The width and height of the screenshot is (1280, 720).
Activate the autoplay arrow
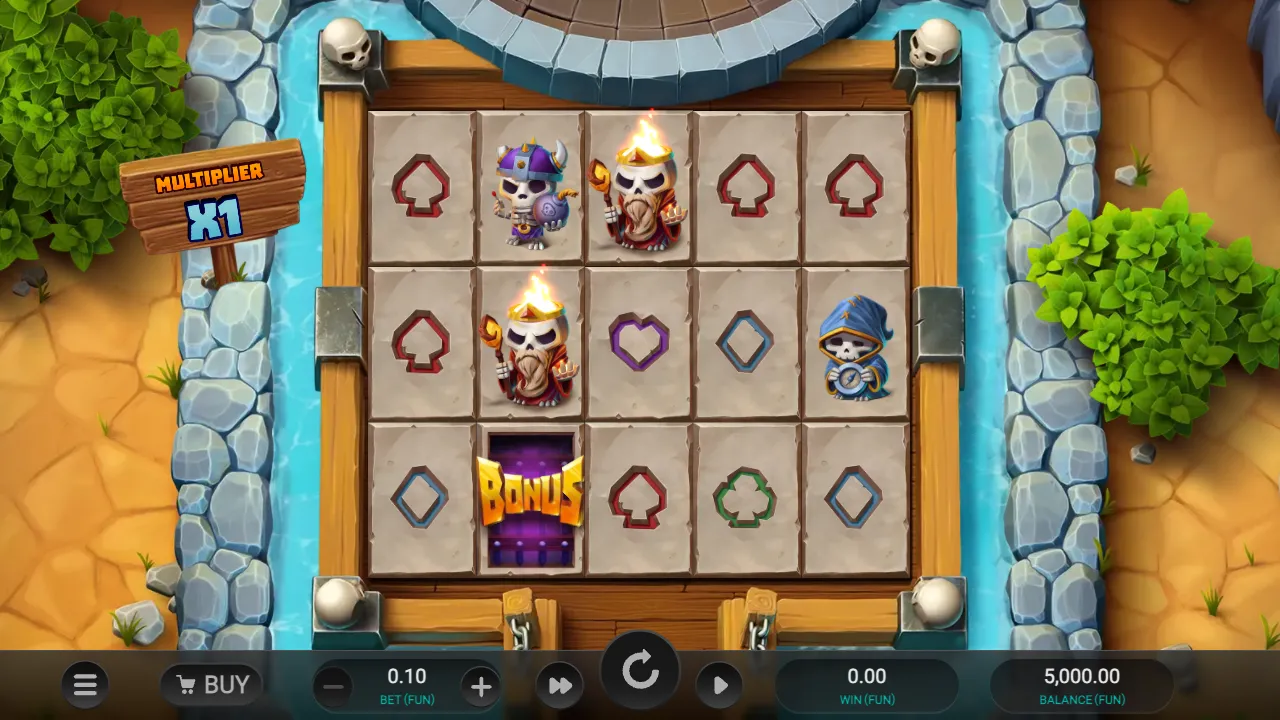719,685
